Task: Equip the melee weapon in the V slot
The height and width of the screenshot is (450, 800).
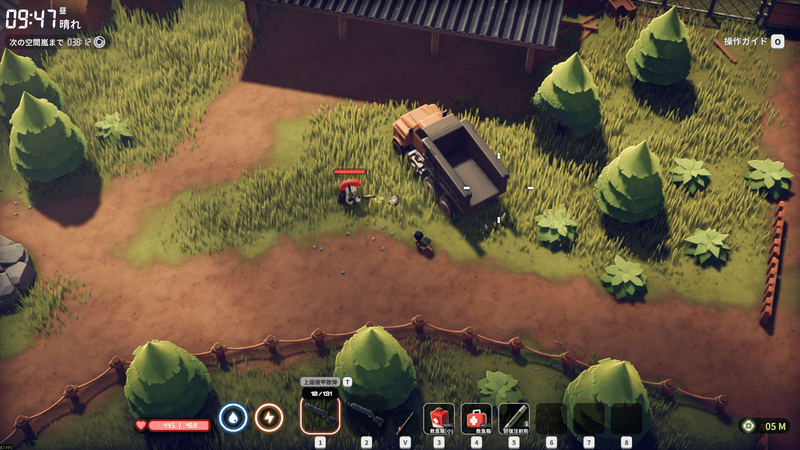Action: (404, 419)
